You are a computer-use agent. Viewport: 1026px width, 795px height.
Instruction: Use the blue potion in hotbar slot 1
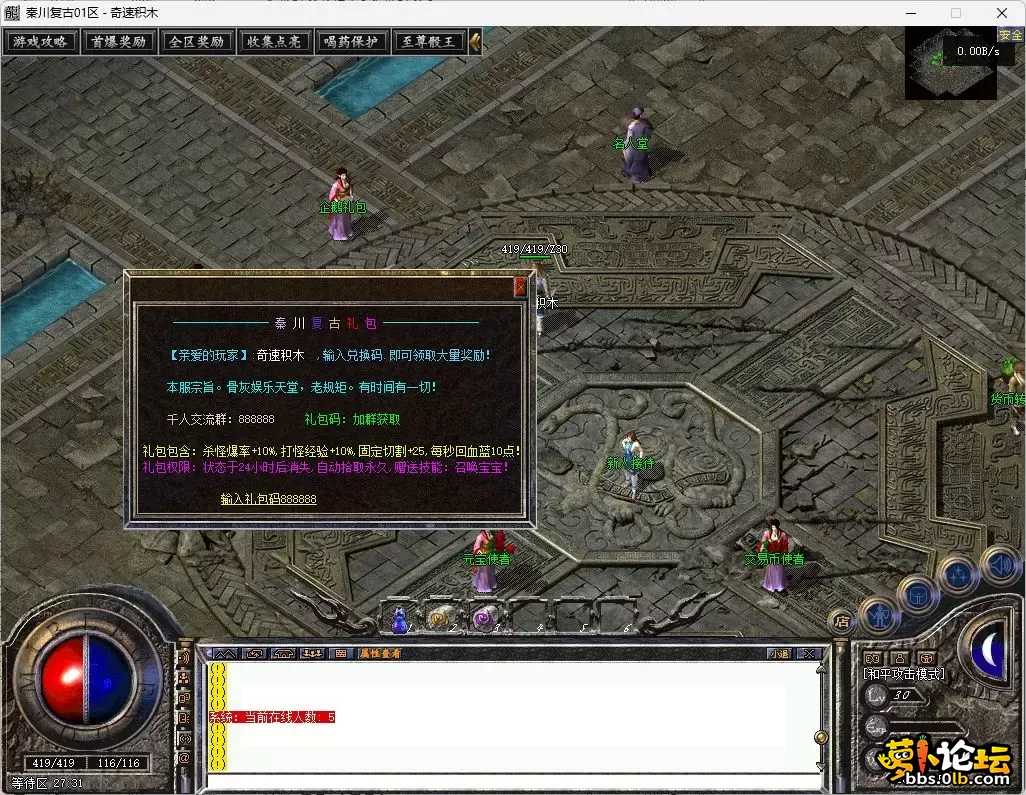[400, 618]
